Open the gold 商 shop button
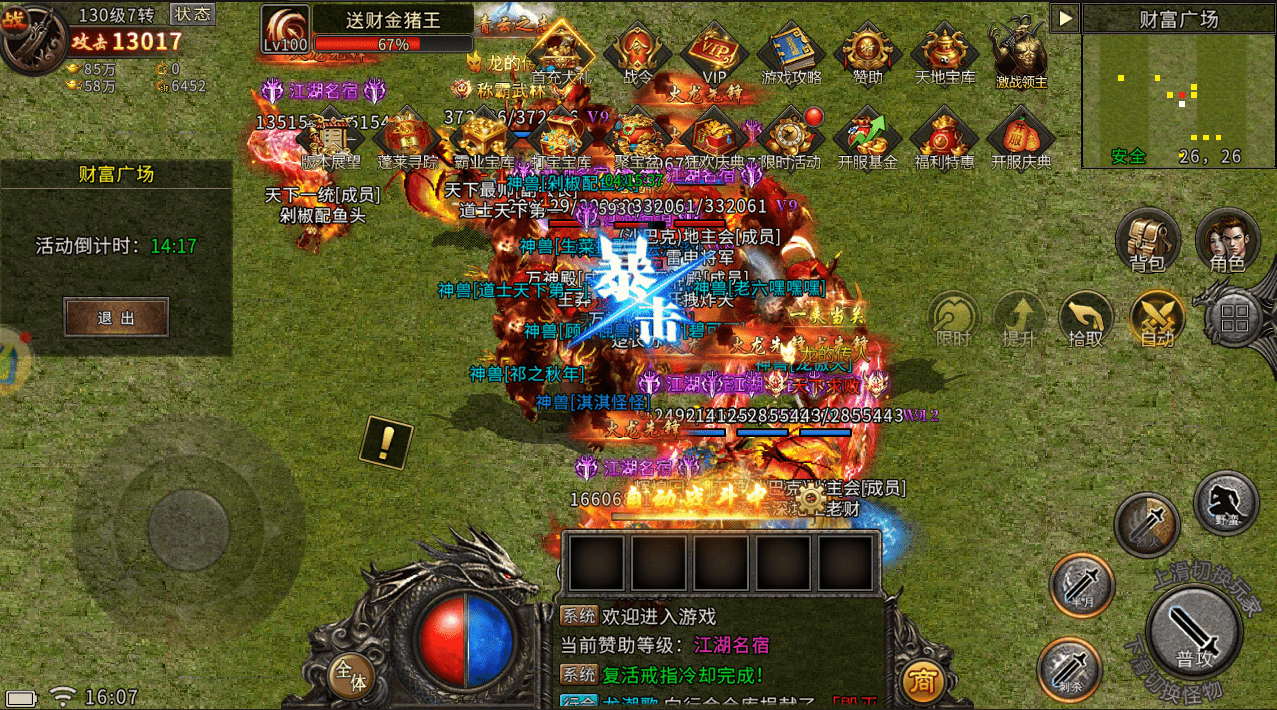1277x710 pixels. tap(921, 681)
